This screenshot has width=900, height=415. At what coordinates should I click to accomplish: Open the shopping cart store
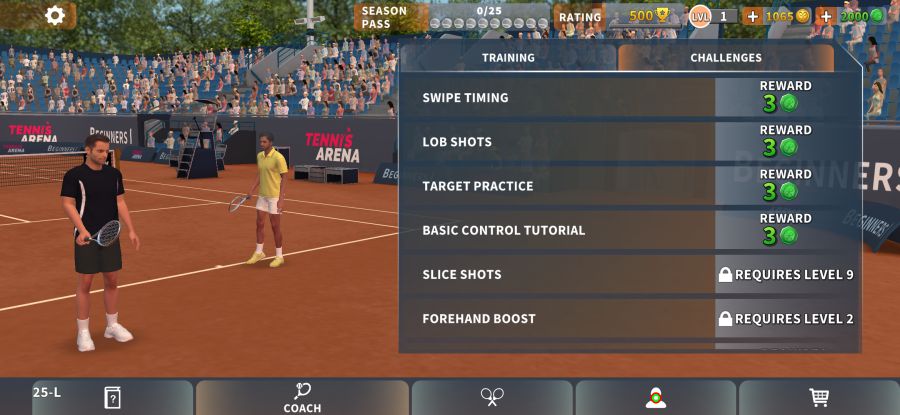click(x=819, y=397)
